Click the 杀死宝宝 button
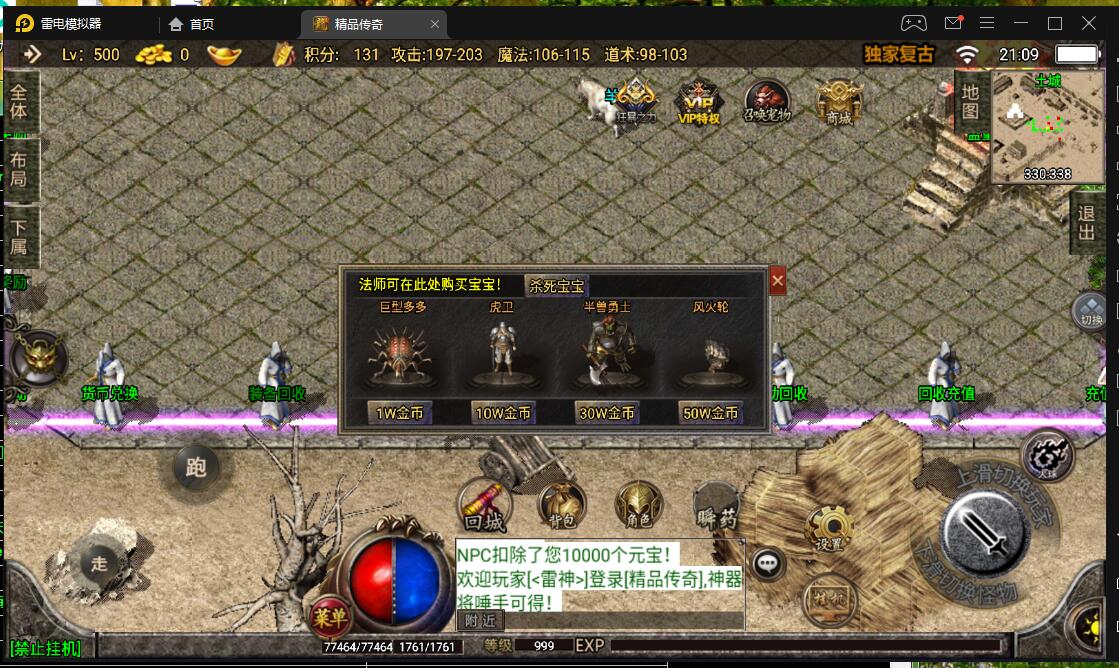 point(556,285)
